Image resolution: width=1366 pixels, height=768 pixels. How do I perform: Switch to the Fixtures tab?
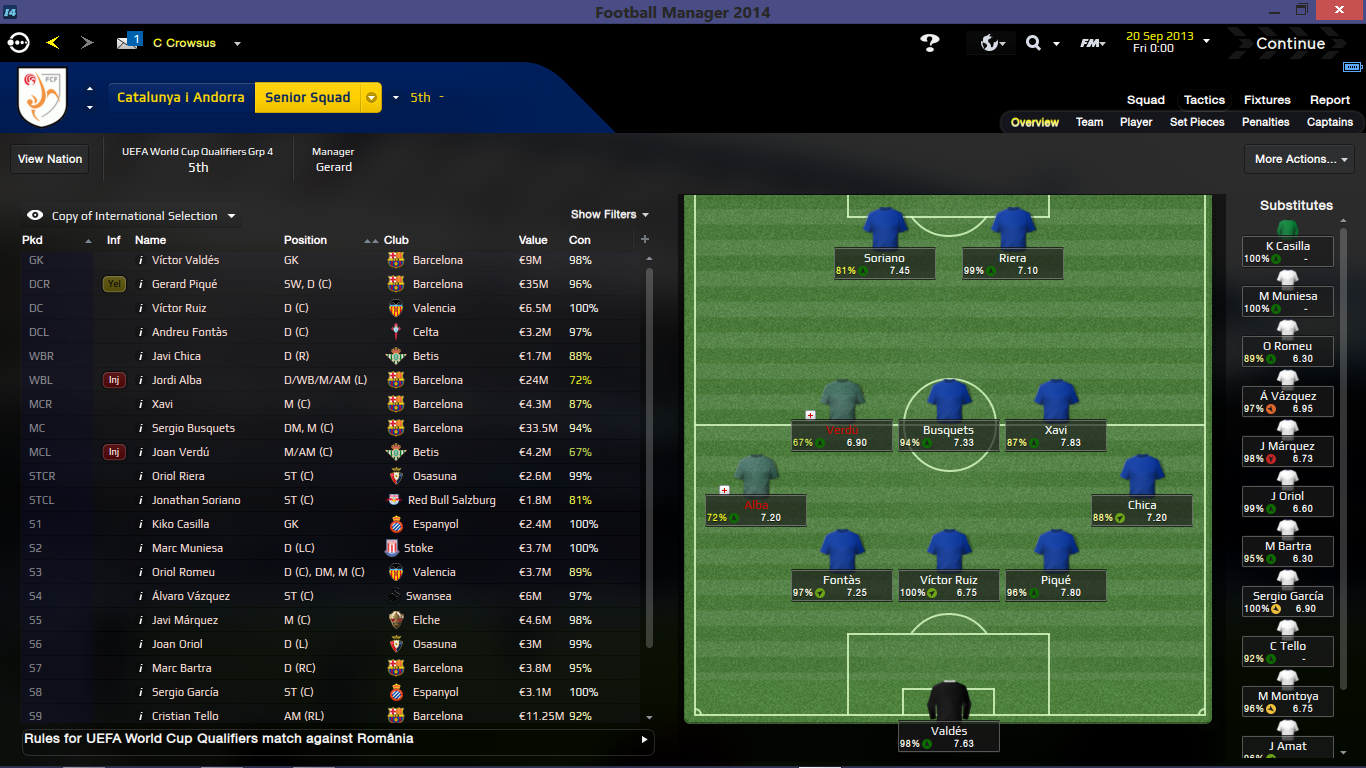(1267, 100)
